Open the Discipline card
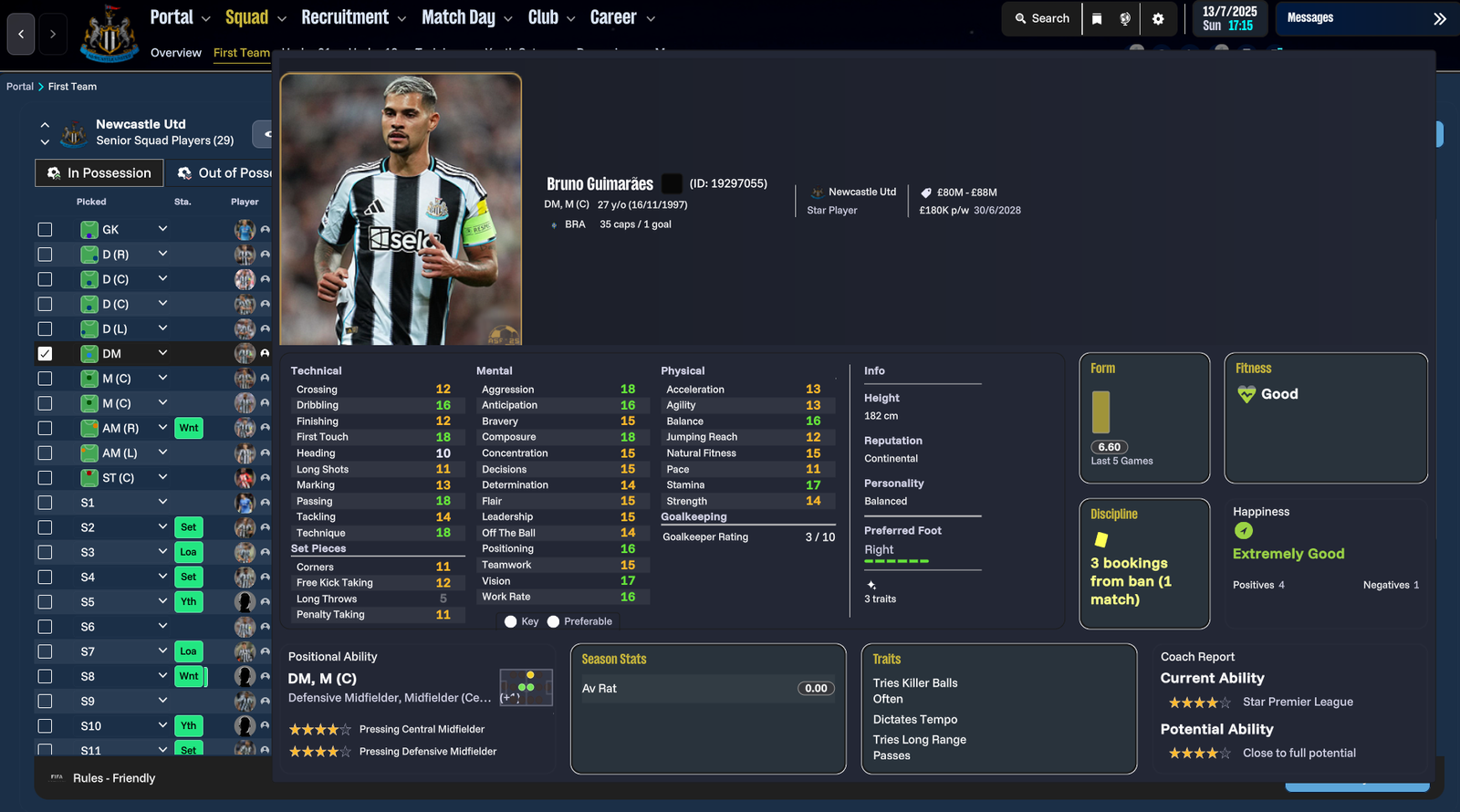Image resolution: width=1460 pixels, height=812 pixels. 1144,563
